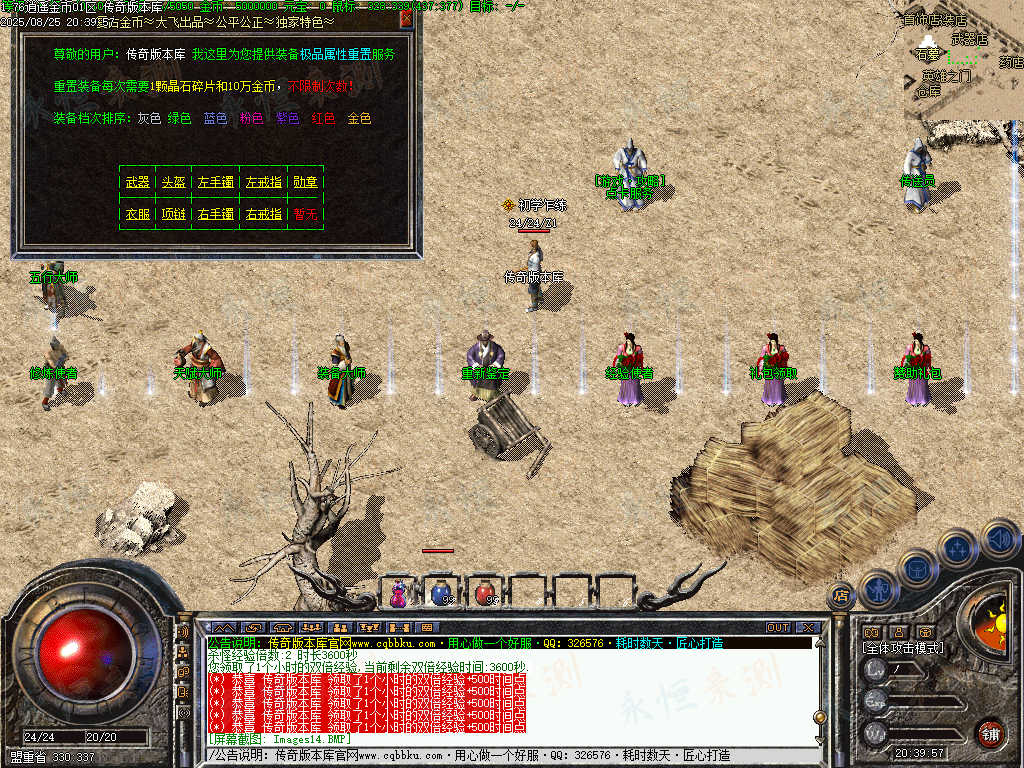This screenshot has height=768, width=1024.
Task: Open the shop with the 店 button
Action: tap(841, 596)
